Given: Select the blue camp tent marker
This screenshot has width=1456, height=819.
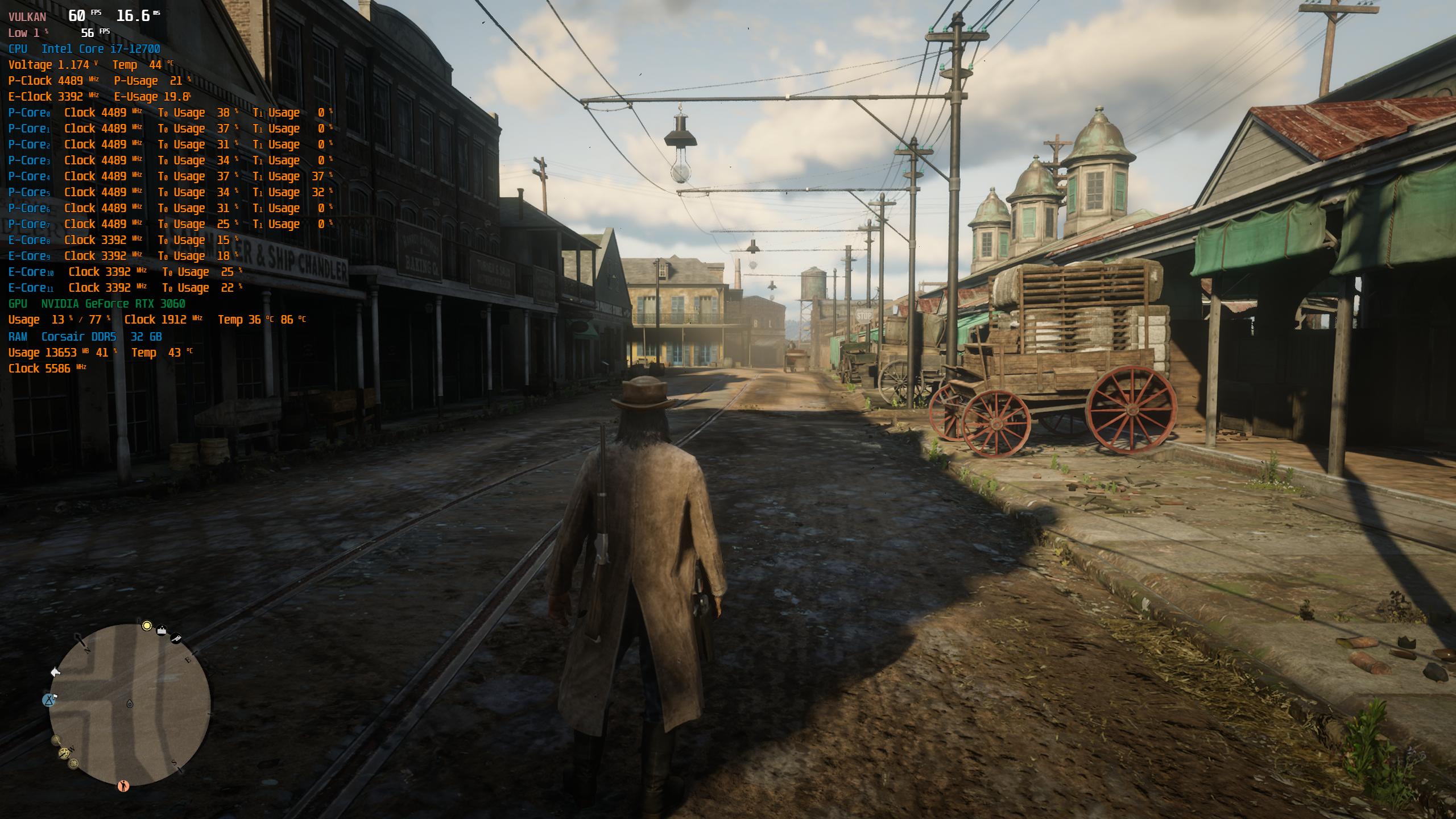Looking at the screenshot, I should [49, 700].
